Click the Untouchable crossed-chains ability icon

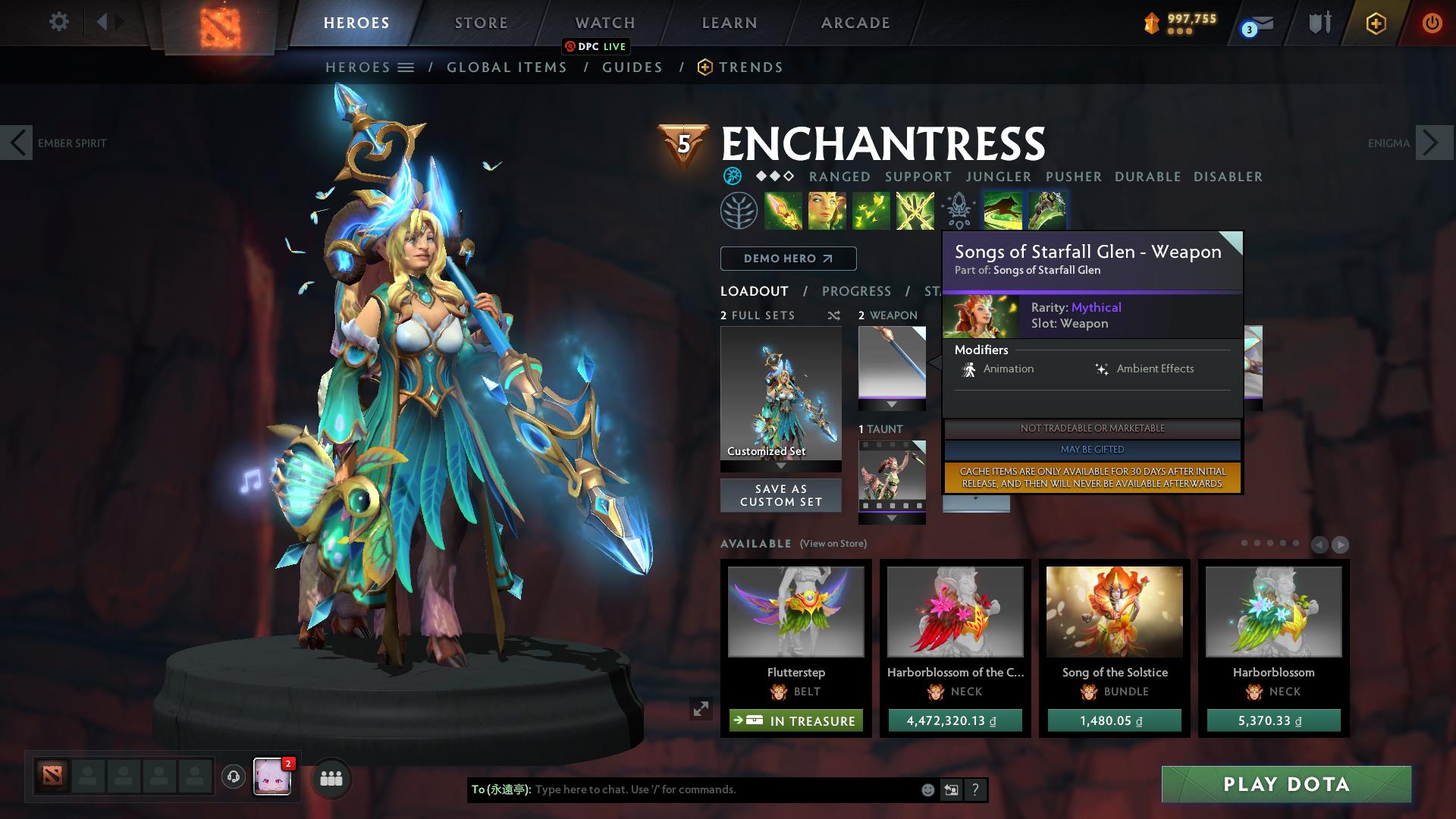[x=915, y=210]
